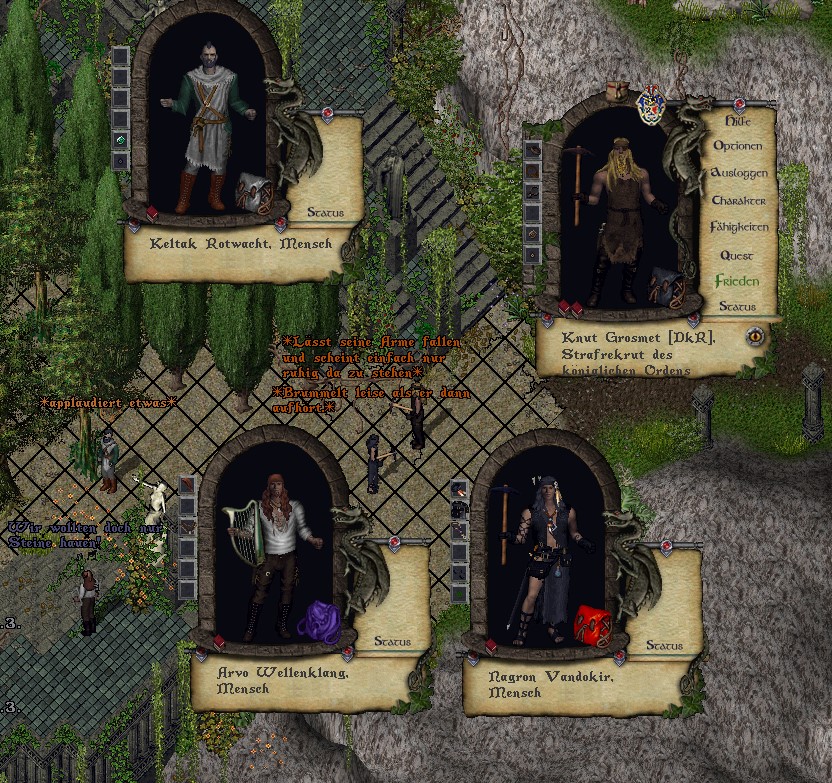Show Arvo Wellenklang's Status
The image size is (832, 783).
(392, 641)
